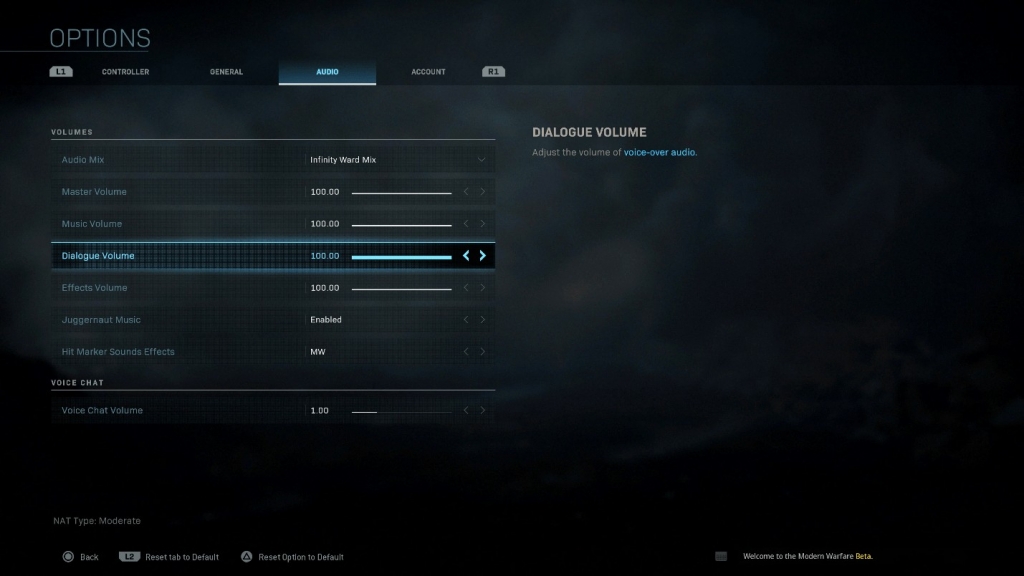Increase Dialogue Volume with right arrow
The image size is (1024, 576).
click(x=483, y=256)
